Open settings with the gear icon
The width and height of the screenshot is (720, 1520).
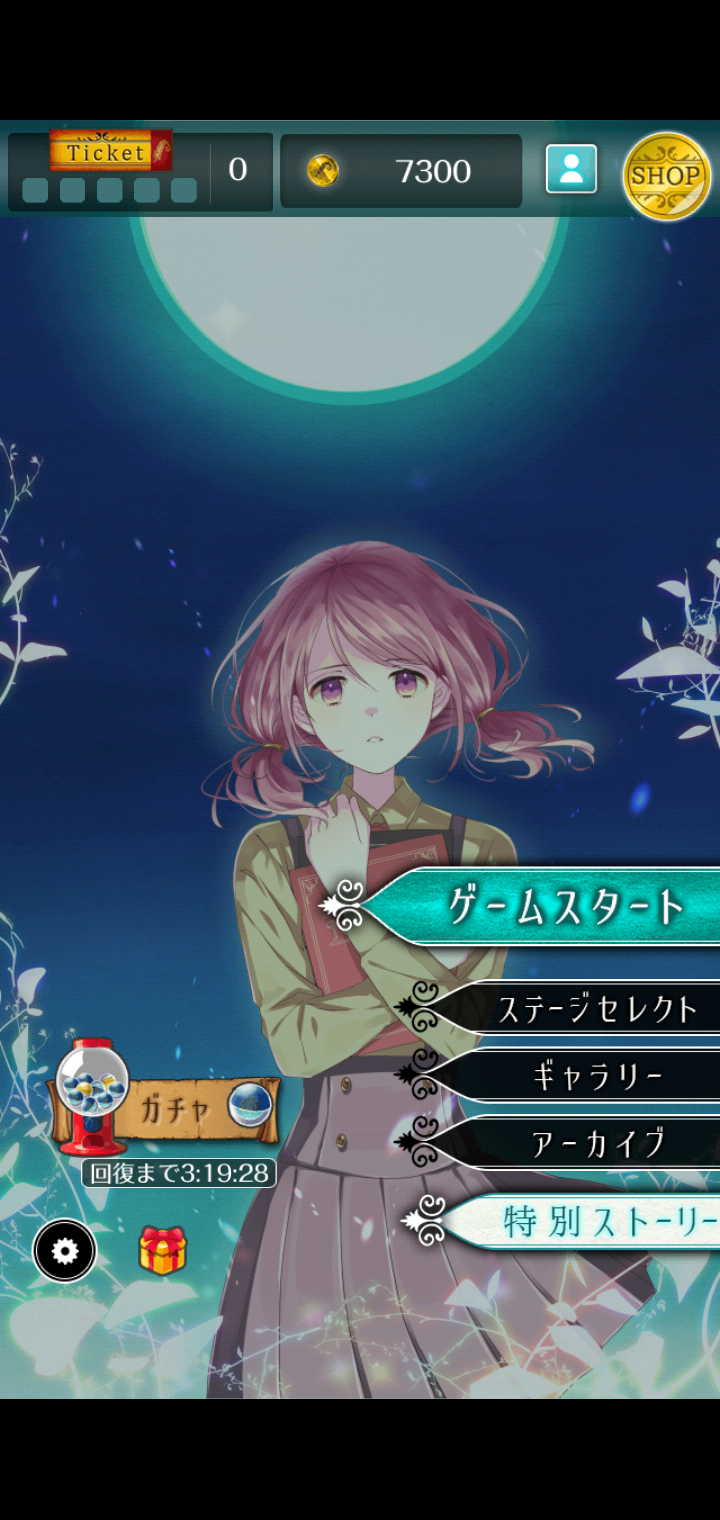65,1251
